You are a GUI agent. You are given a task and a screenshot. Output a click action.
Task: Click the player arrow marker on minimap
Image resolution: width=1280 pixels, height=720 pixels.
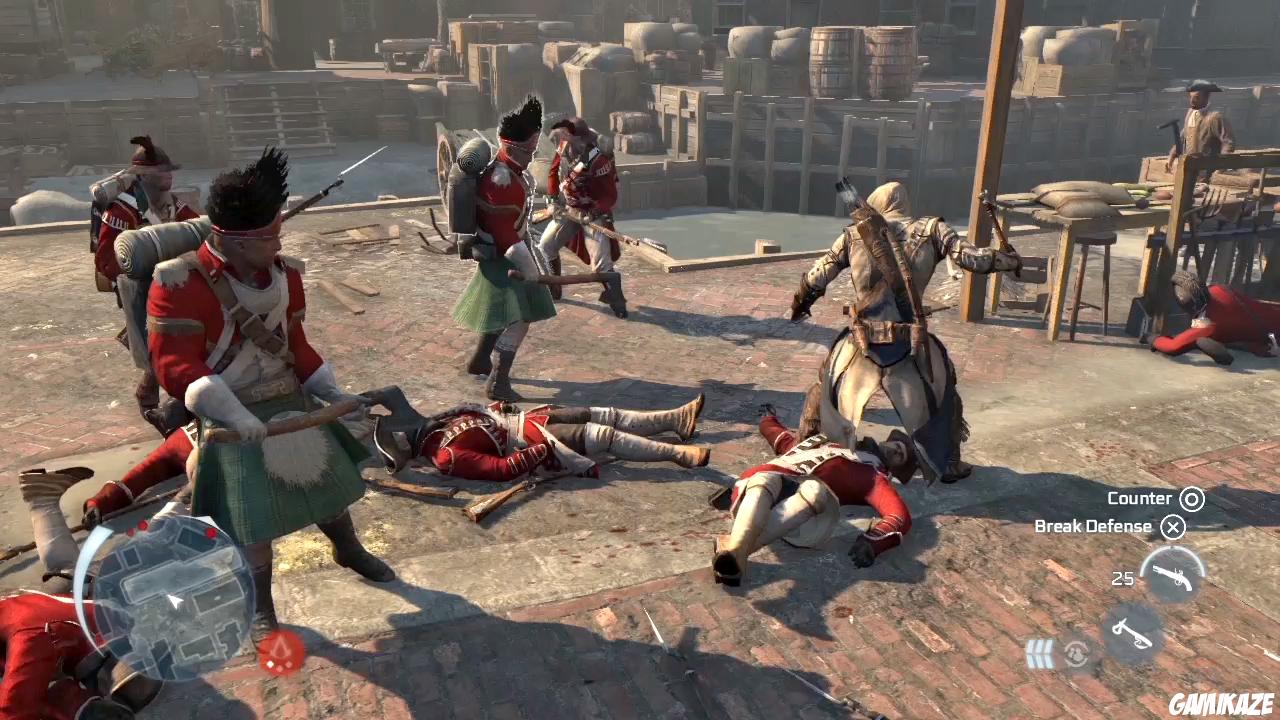pos(175,600)
